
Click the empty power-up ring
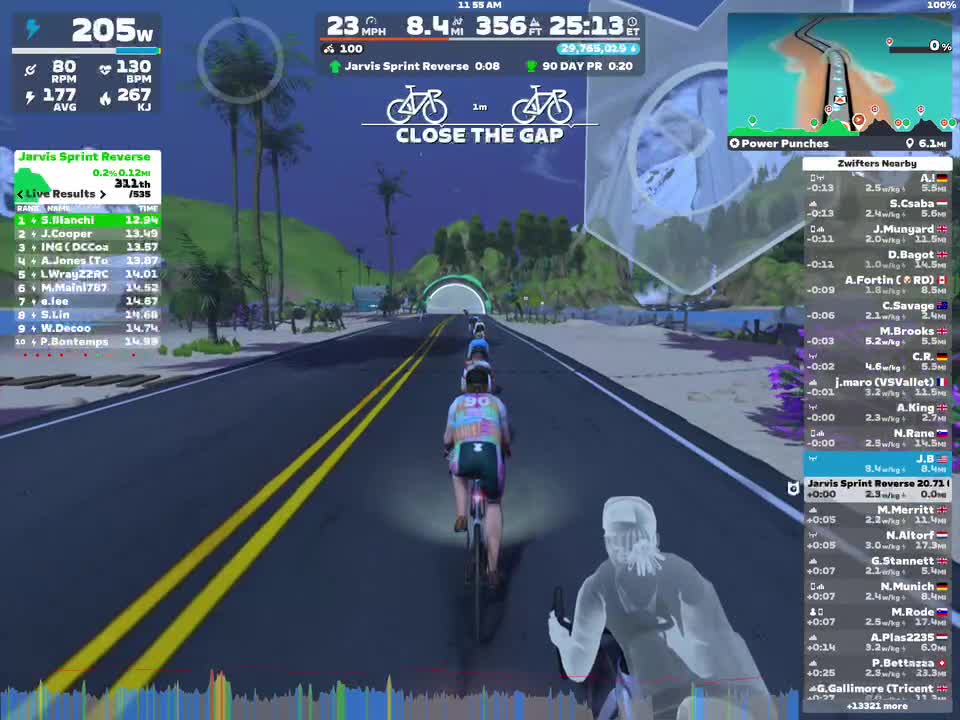(x=240, y=60)
